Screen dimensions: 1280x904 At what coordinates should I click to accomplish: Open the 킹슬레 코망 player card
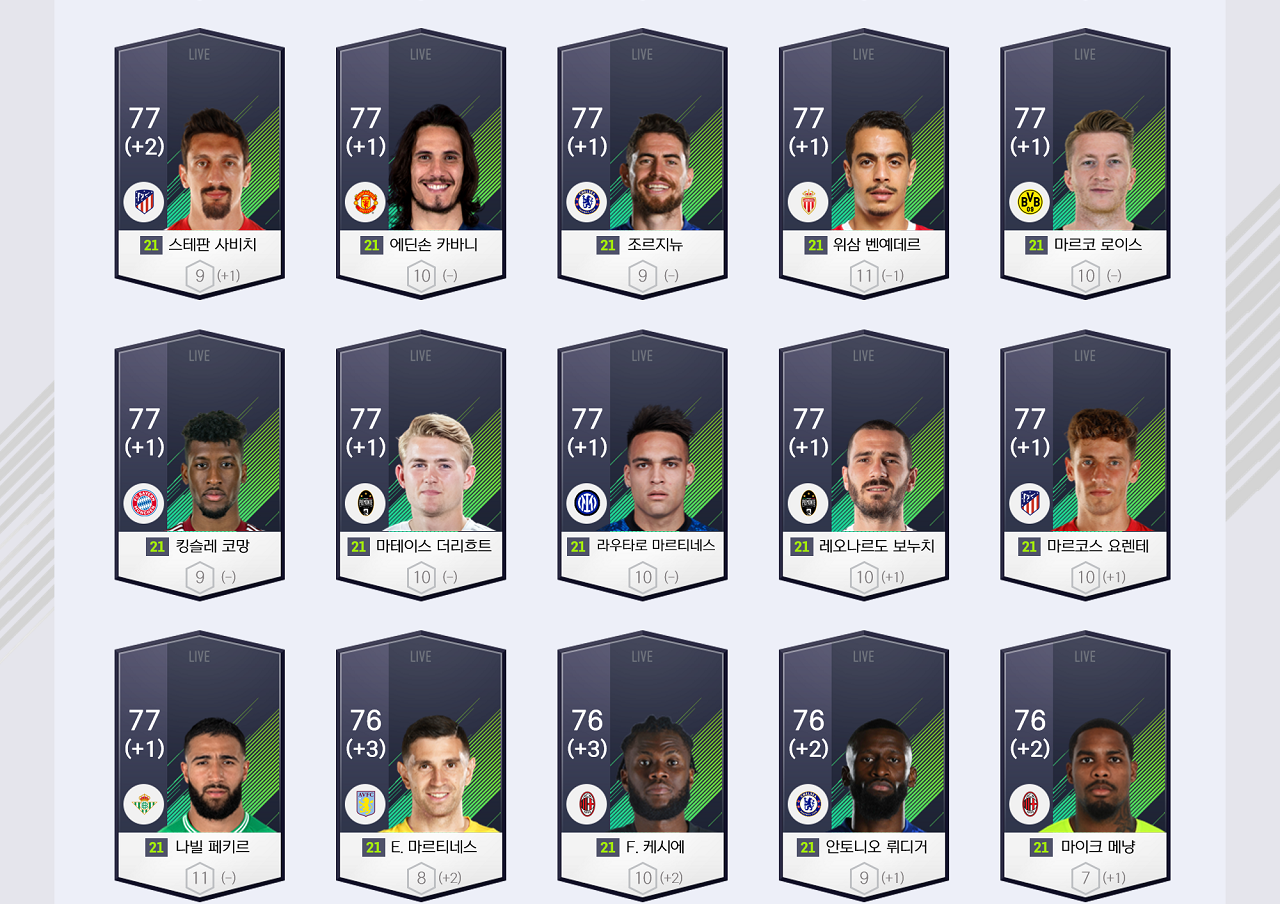(x=199, y=466)
